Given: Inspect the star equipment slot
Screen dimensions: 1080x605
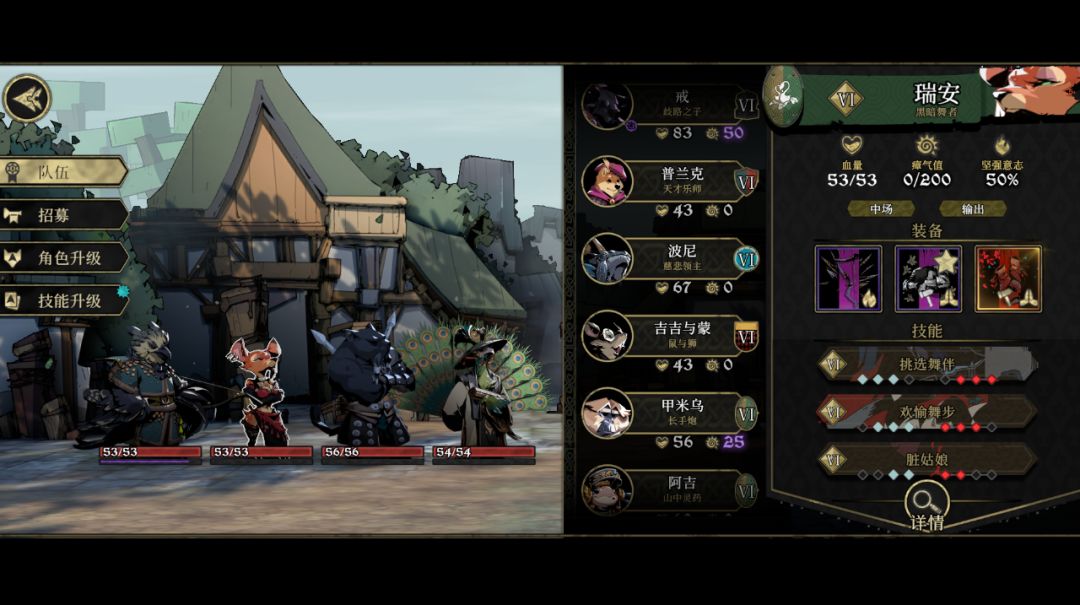Looking at the screenshot, I should 928,279.
